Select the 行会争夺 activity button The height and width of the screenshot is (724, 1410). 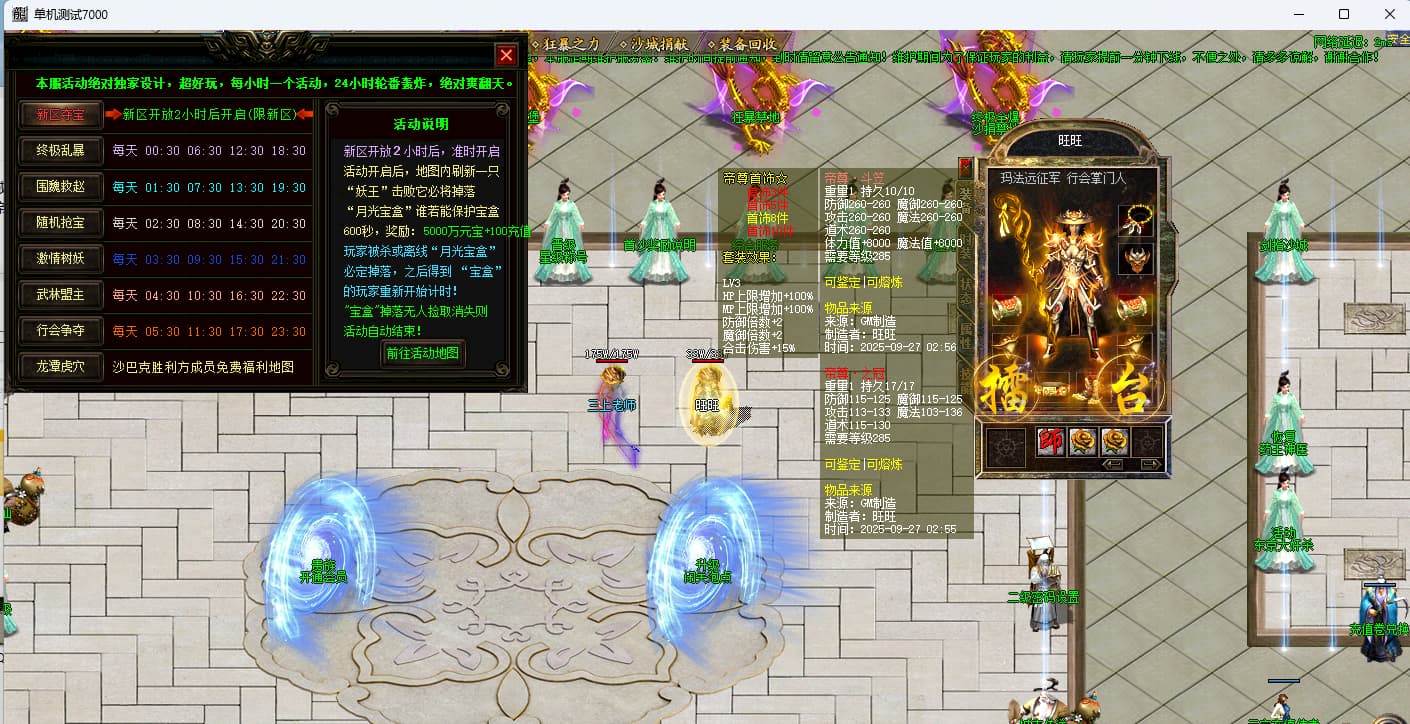coord(61,331)
